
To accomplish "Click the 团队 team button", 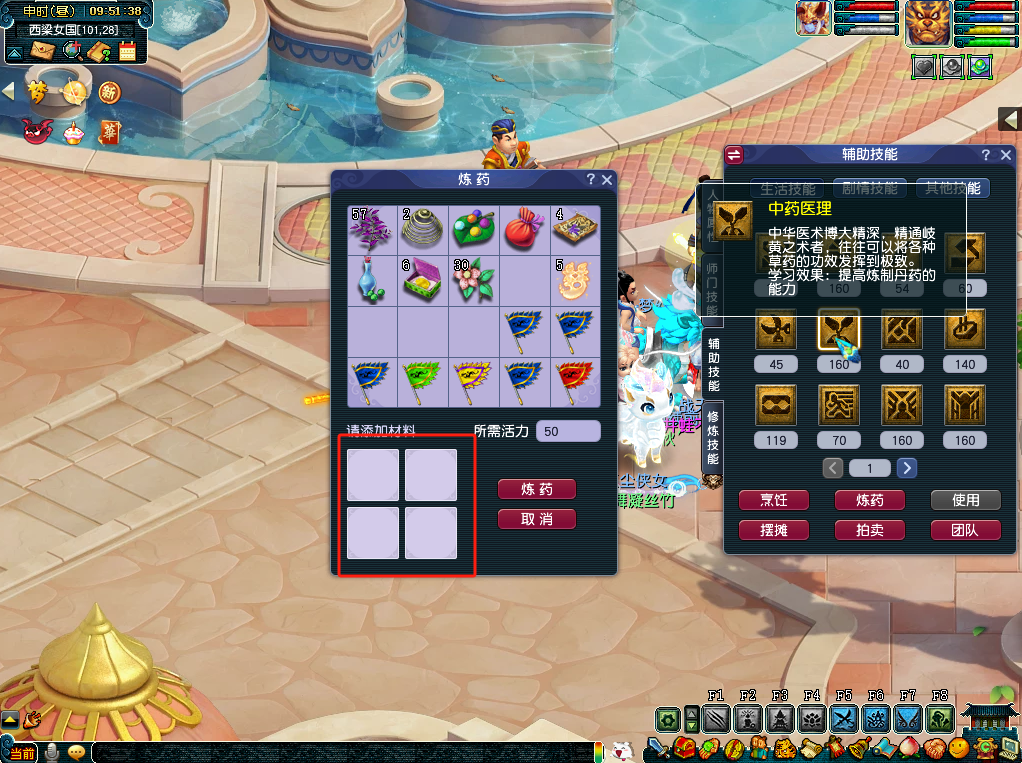I will point(965,530).
